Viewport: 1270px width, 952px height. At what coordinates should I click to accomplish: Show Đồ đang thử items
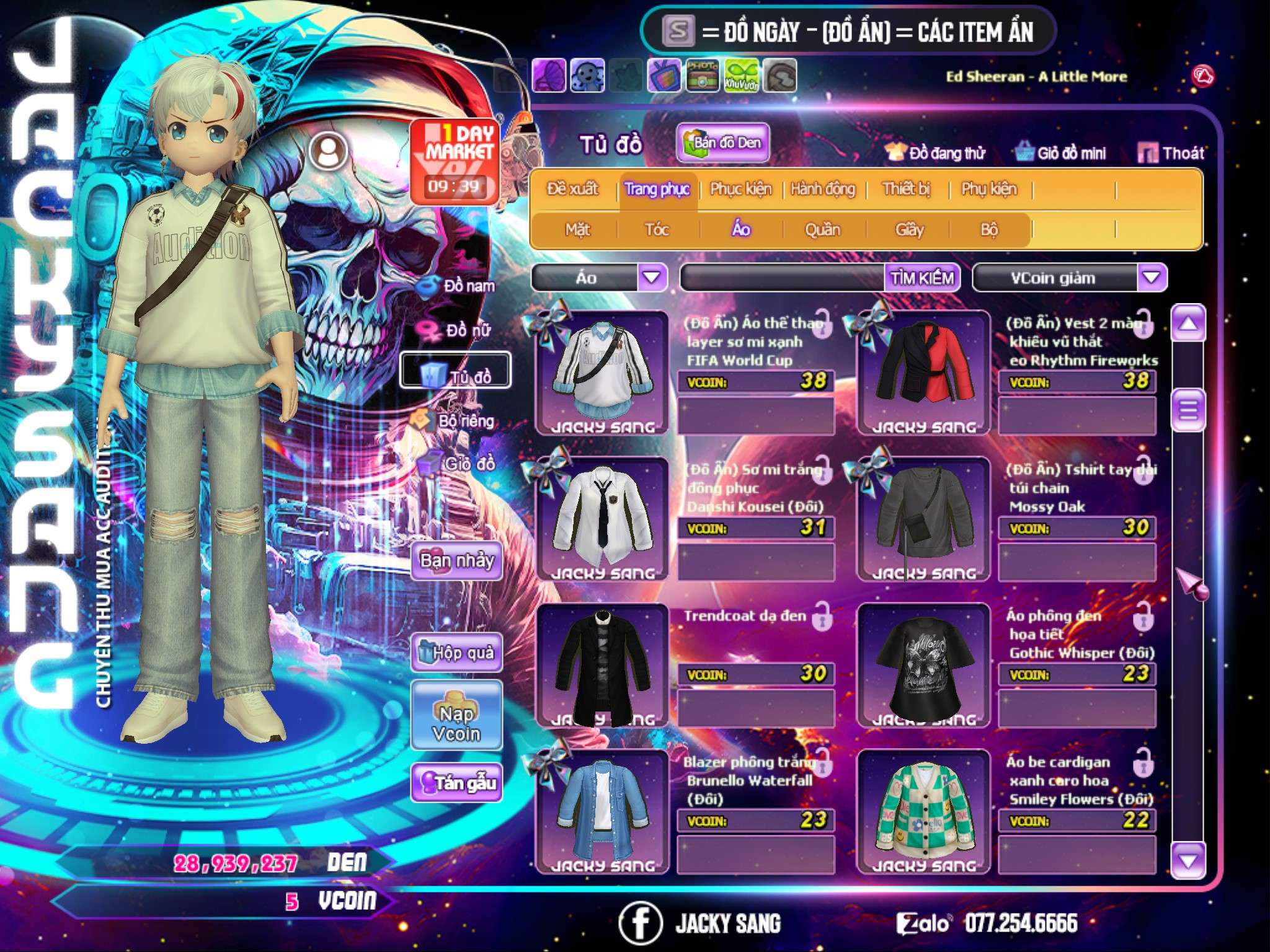[936, 153]
